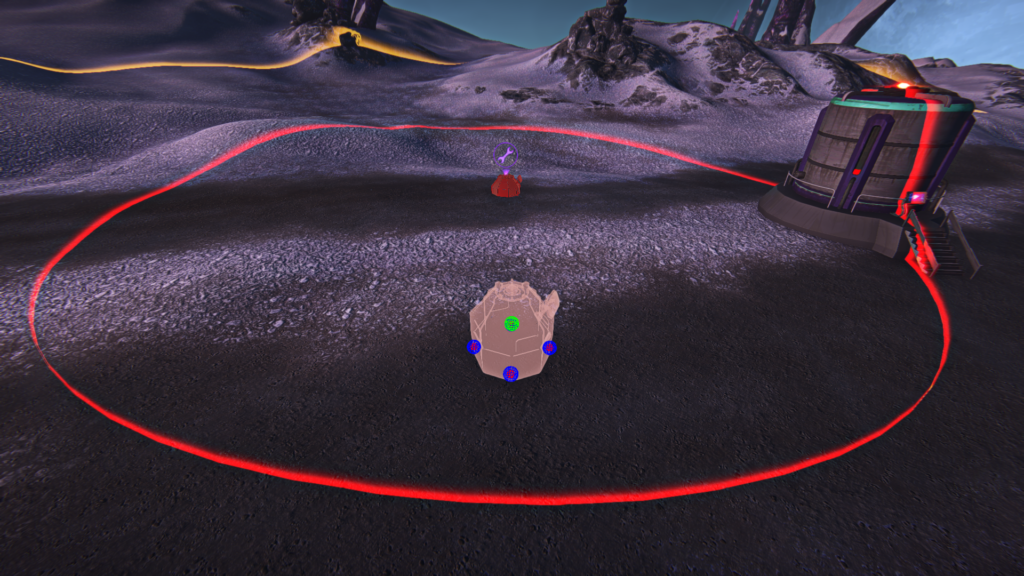Image resolution: width=1024 pixels, height=576 pixels.
Task: Select the green center handle on the ghost structure
Action: tap(511, 323)
